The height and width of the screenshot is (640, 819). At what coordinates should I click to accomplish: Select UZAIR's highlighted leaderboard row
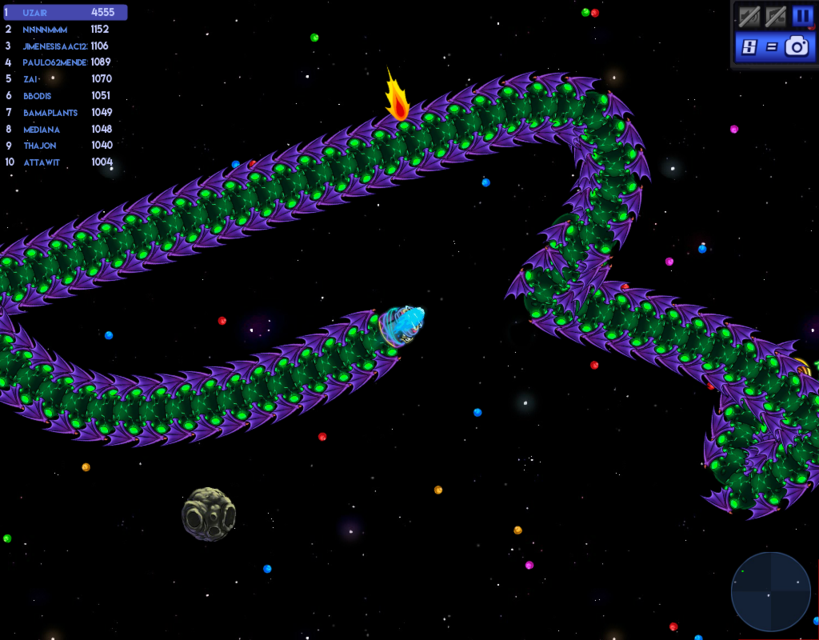pyautogui.click(x=65, y=13)
